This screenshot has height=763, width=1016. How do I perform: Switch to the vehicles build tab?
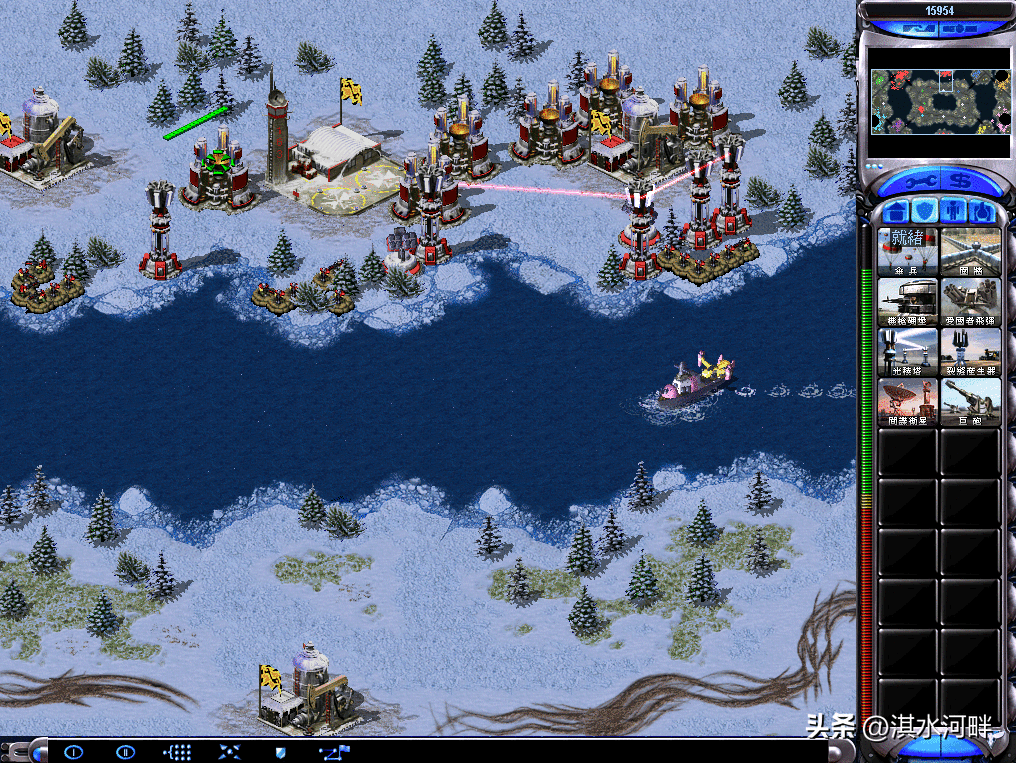pos(982,212)
